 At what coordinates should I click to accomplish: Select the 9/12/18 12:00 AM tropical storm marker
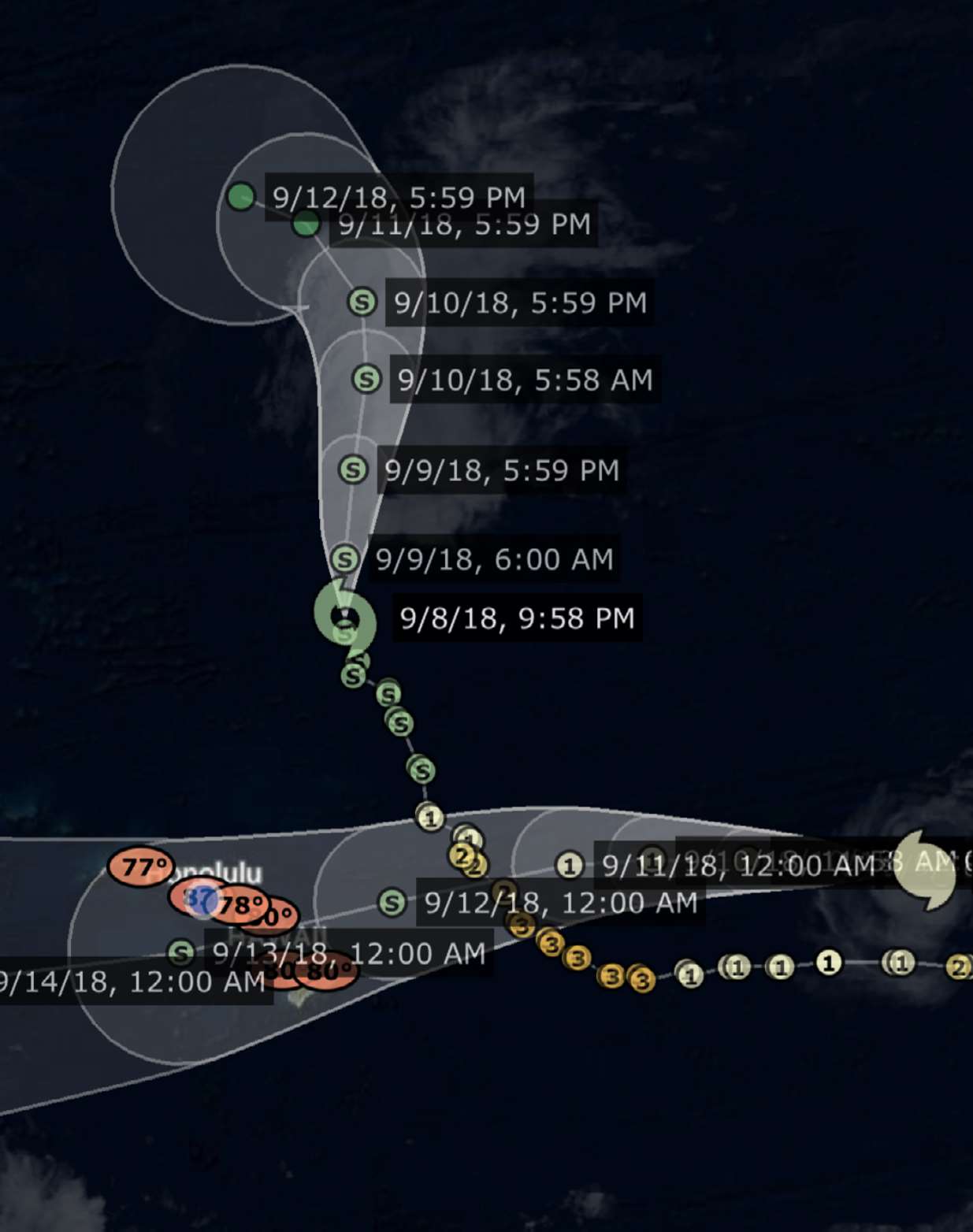(392, 902)
